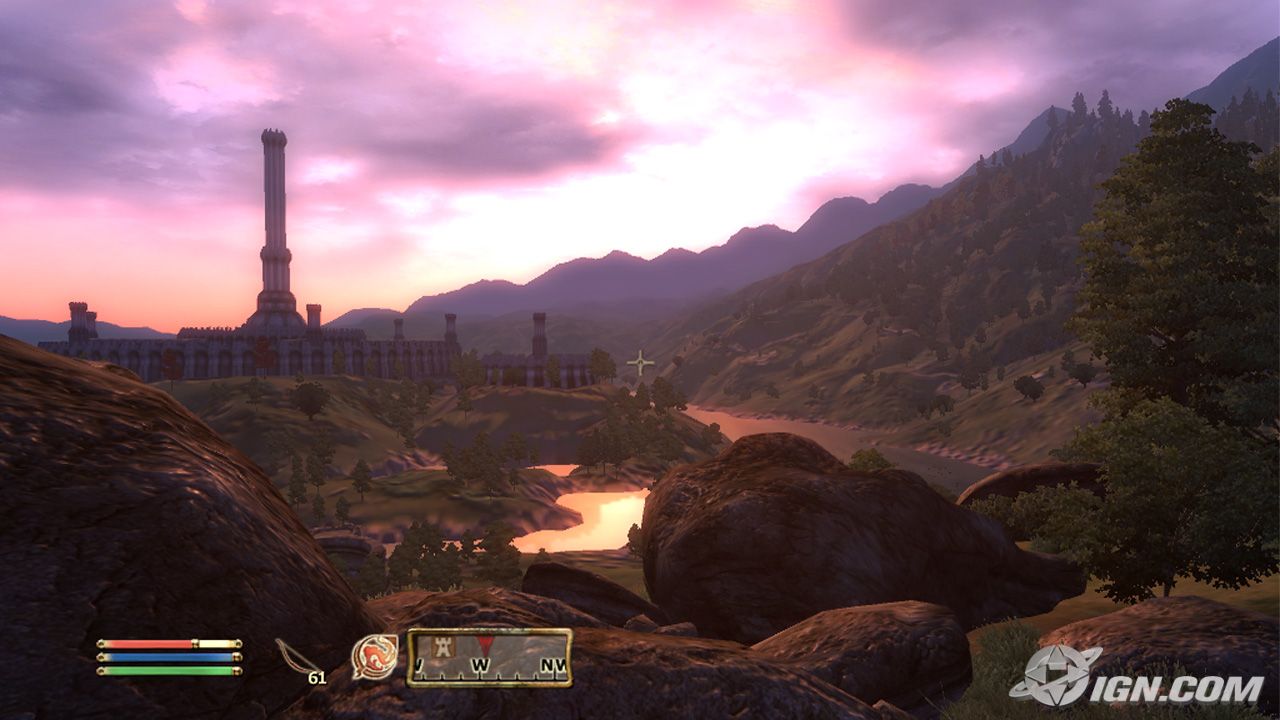Select the active fire spell icon
Viewport: 1280px width, 720px height.
tap(374, 656)
